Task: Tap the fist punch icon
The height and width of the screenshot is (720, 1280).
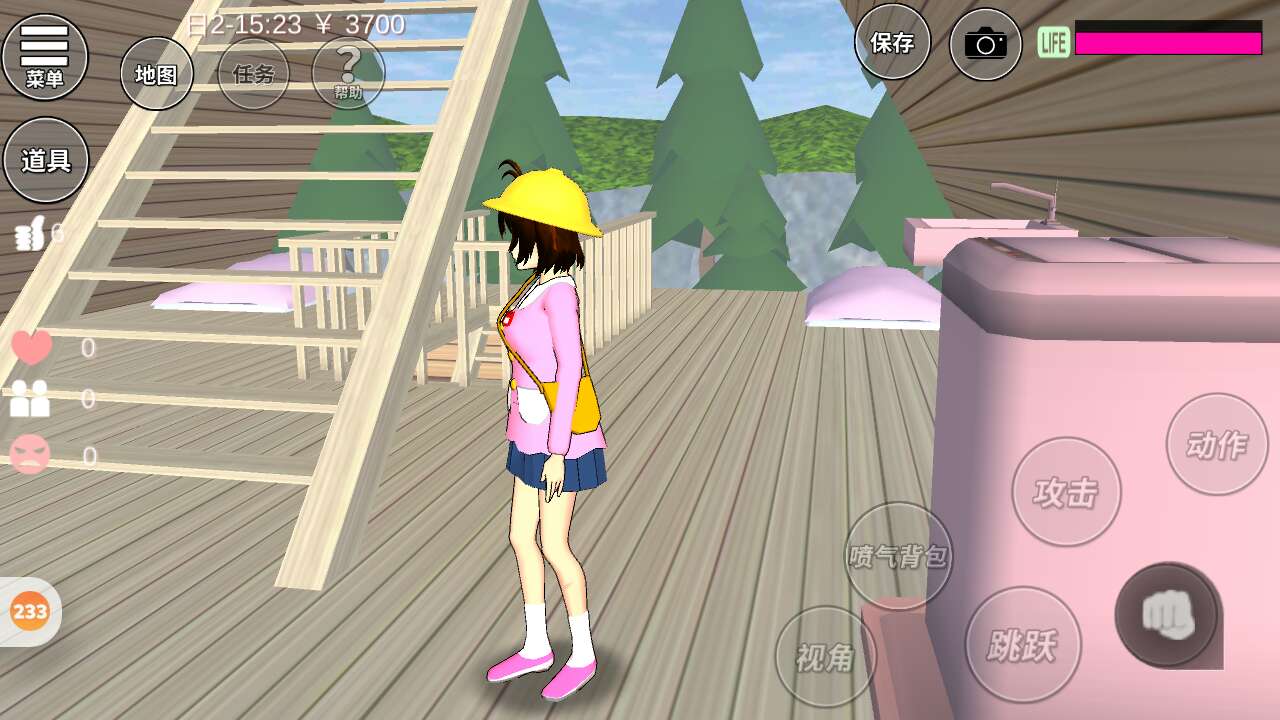Action: [1167, 614]
